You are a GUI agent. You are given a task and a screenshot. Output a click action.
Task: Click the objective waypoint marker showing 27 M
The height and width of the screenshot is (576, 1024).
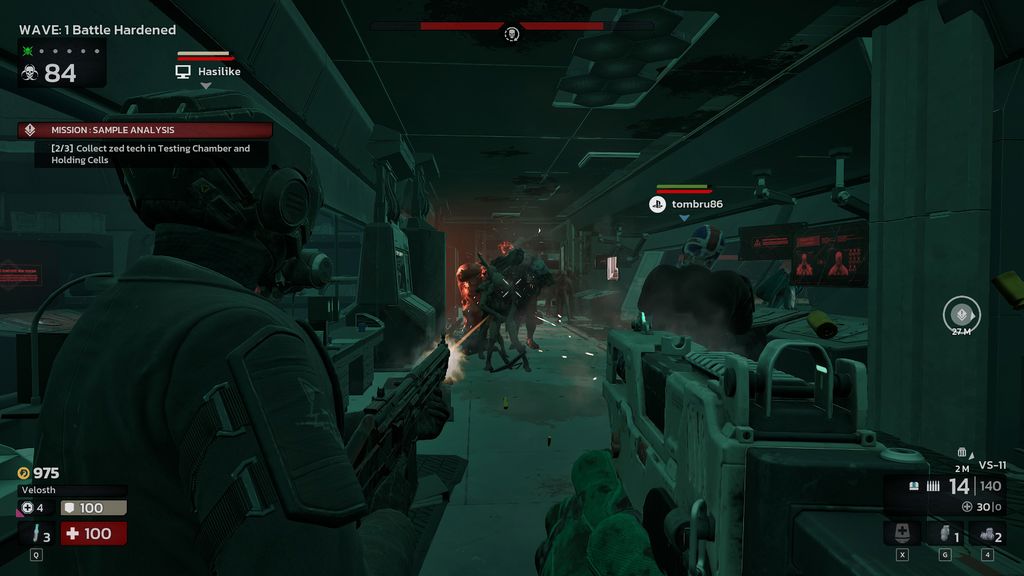point(962,316)
